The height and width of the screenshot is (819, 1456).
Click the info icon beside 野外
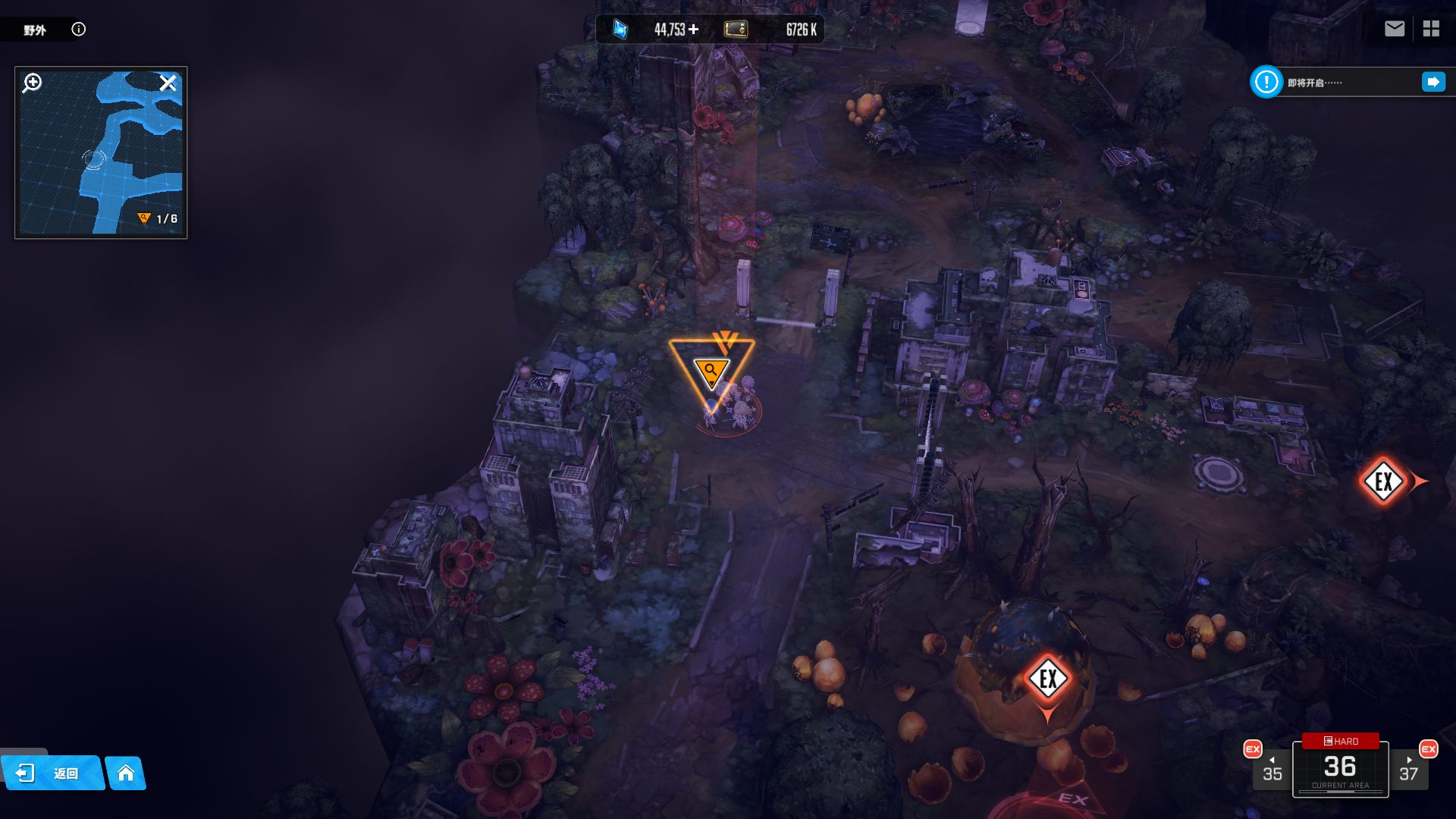(x=78, y=30)
